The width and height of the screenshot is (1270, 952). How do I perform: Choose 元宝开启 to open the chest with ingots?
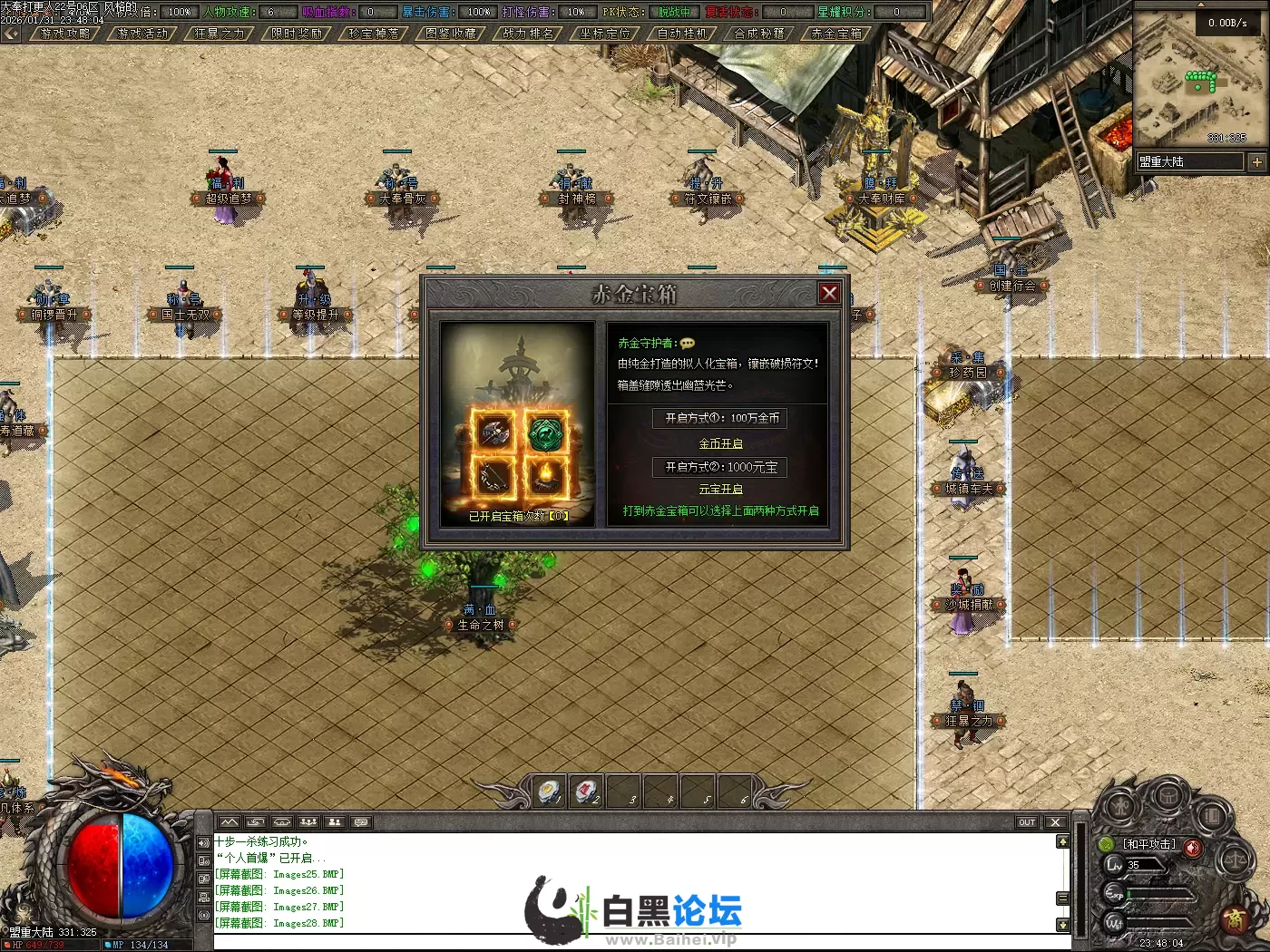tap(720, 489)
